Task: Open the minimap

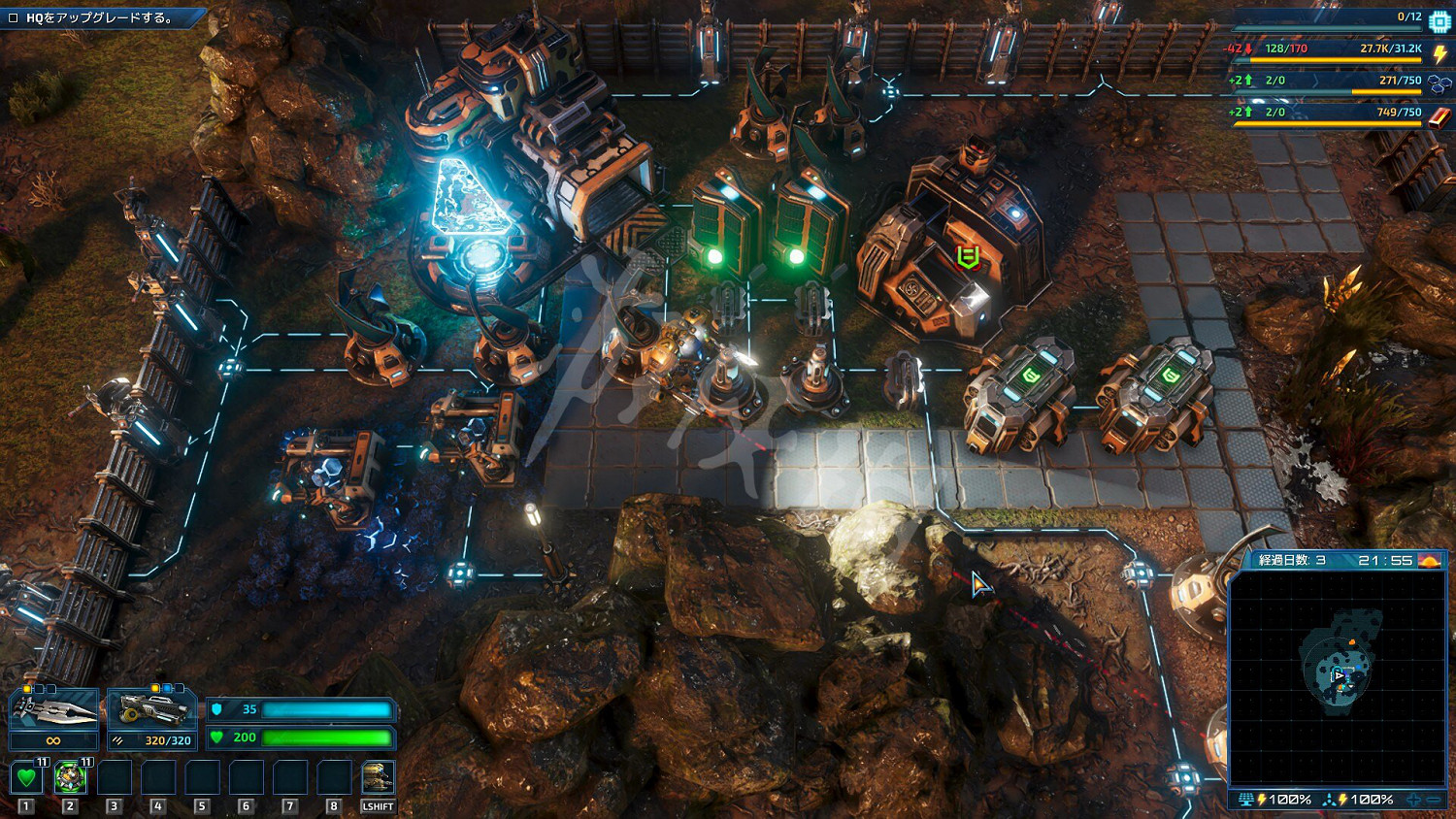Action: (1338, 676)
